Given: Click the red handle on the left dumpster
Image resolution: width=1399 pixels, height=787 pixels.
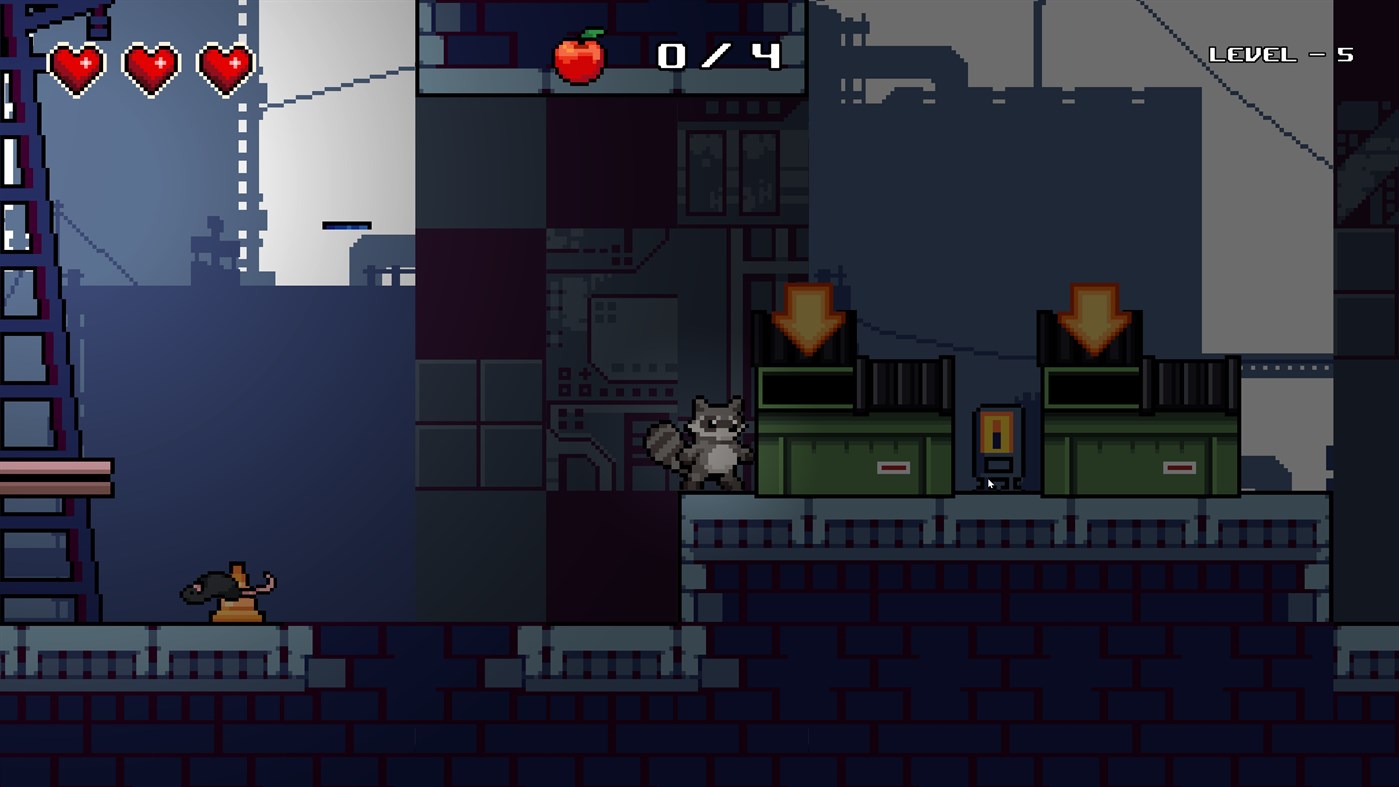Looking at the screenshot, I should click(x=893, y=465).
